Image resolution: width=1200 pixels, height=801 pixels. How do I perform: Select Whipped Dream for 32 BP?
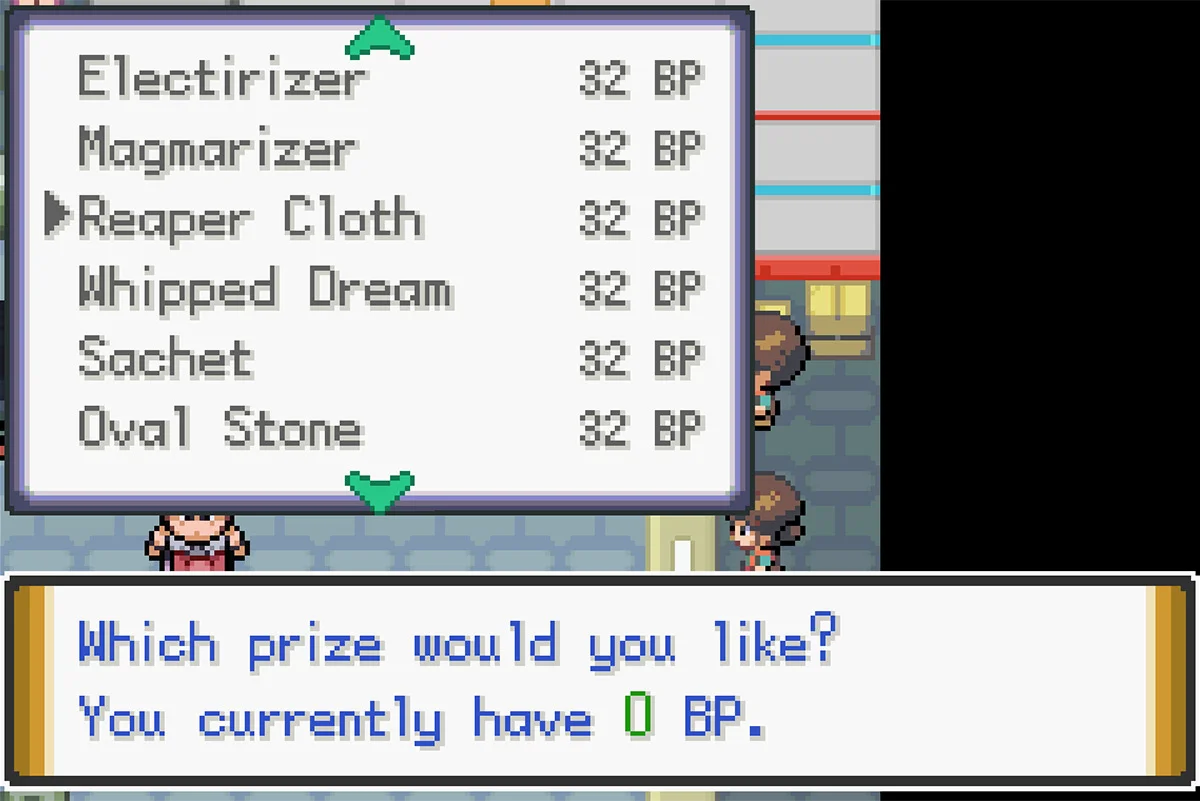(265, 289)
